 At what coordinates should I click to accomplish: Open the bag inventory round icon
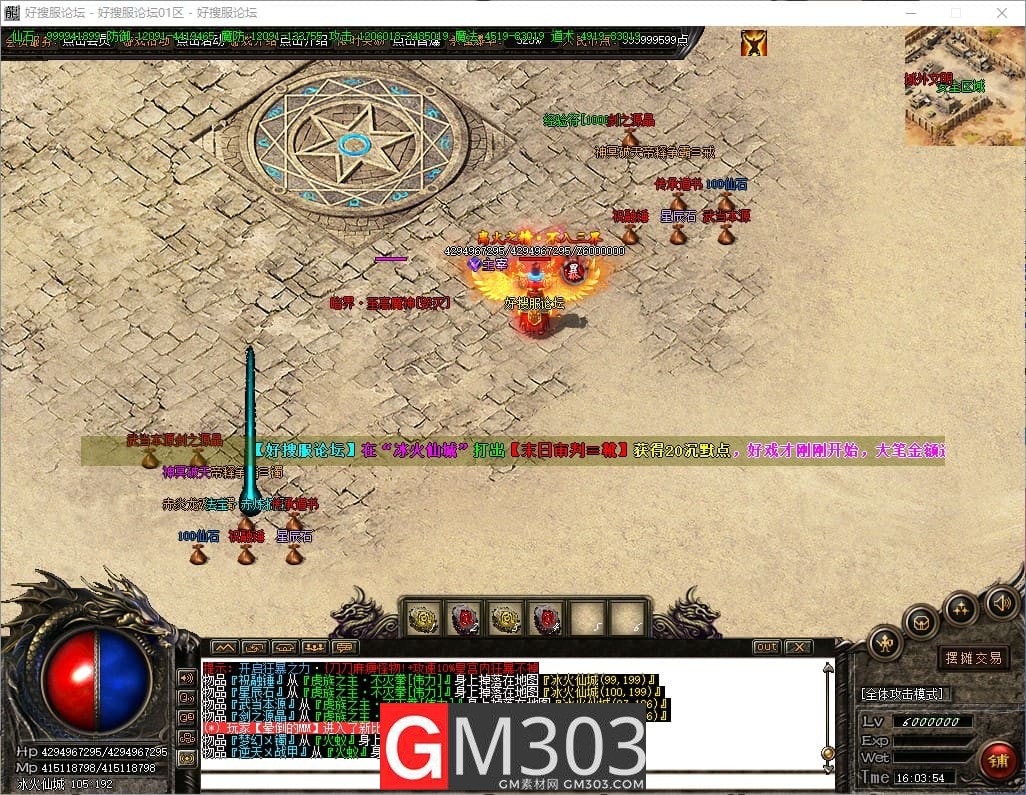coord(920,621)
